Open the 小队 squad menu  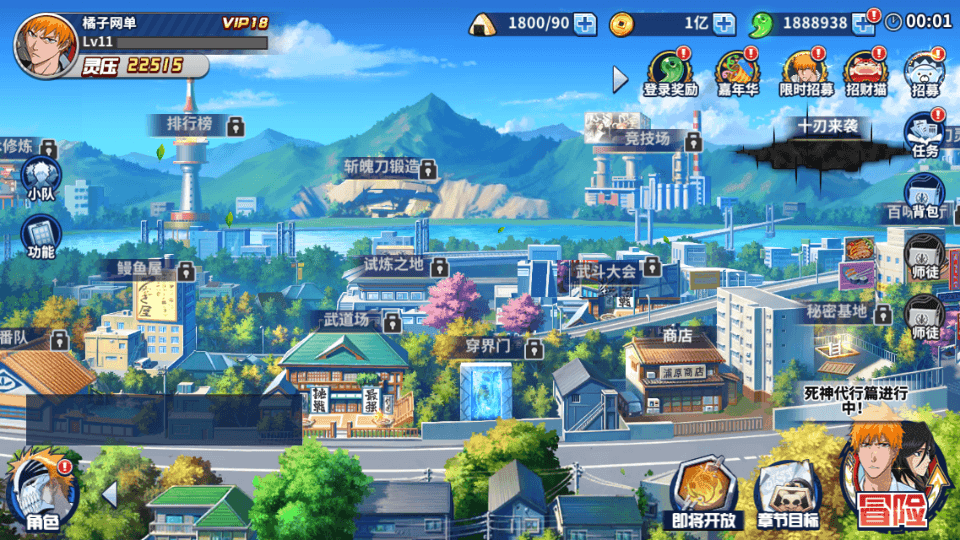[x=42, y=179]
